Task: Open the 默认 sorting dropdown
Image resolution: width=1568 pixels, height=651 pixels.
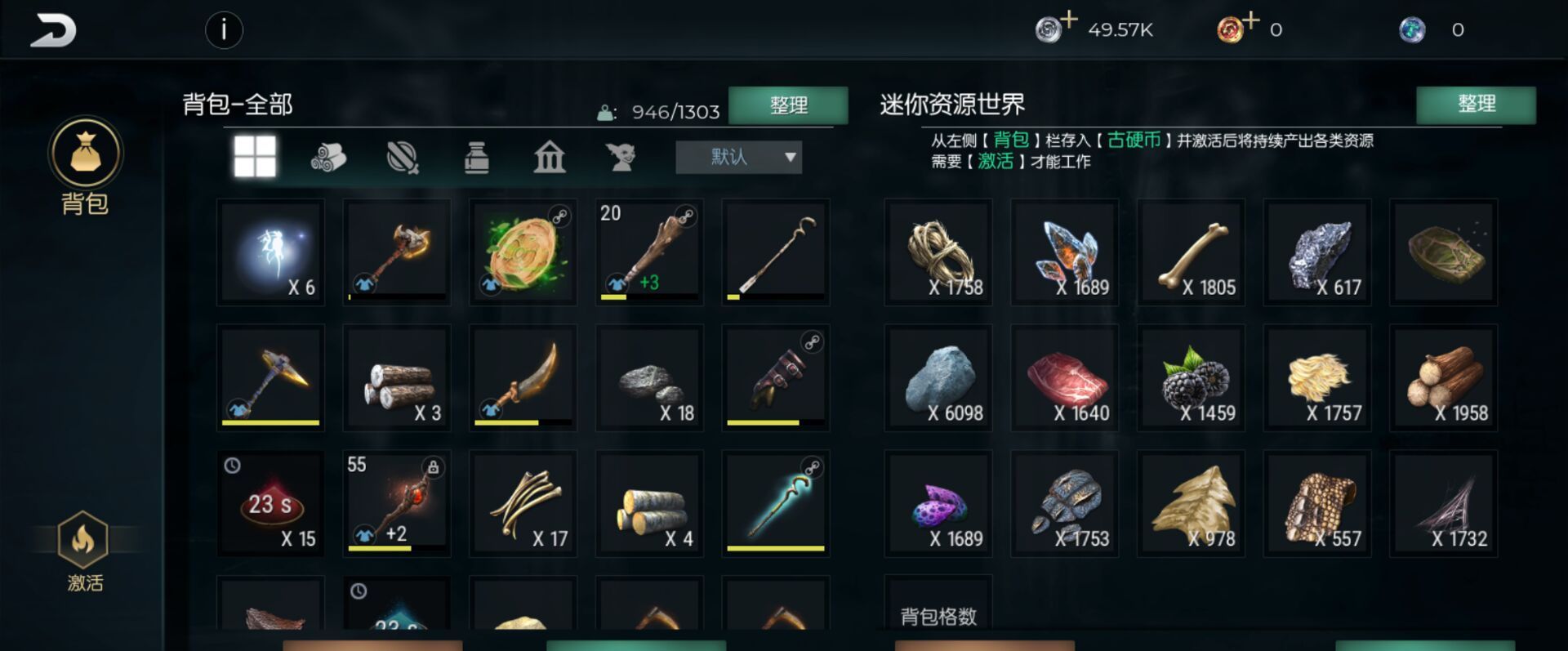Action: pyautogui.click(x=737, y=157)
